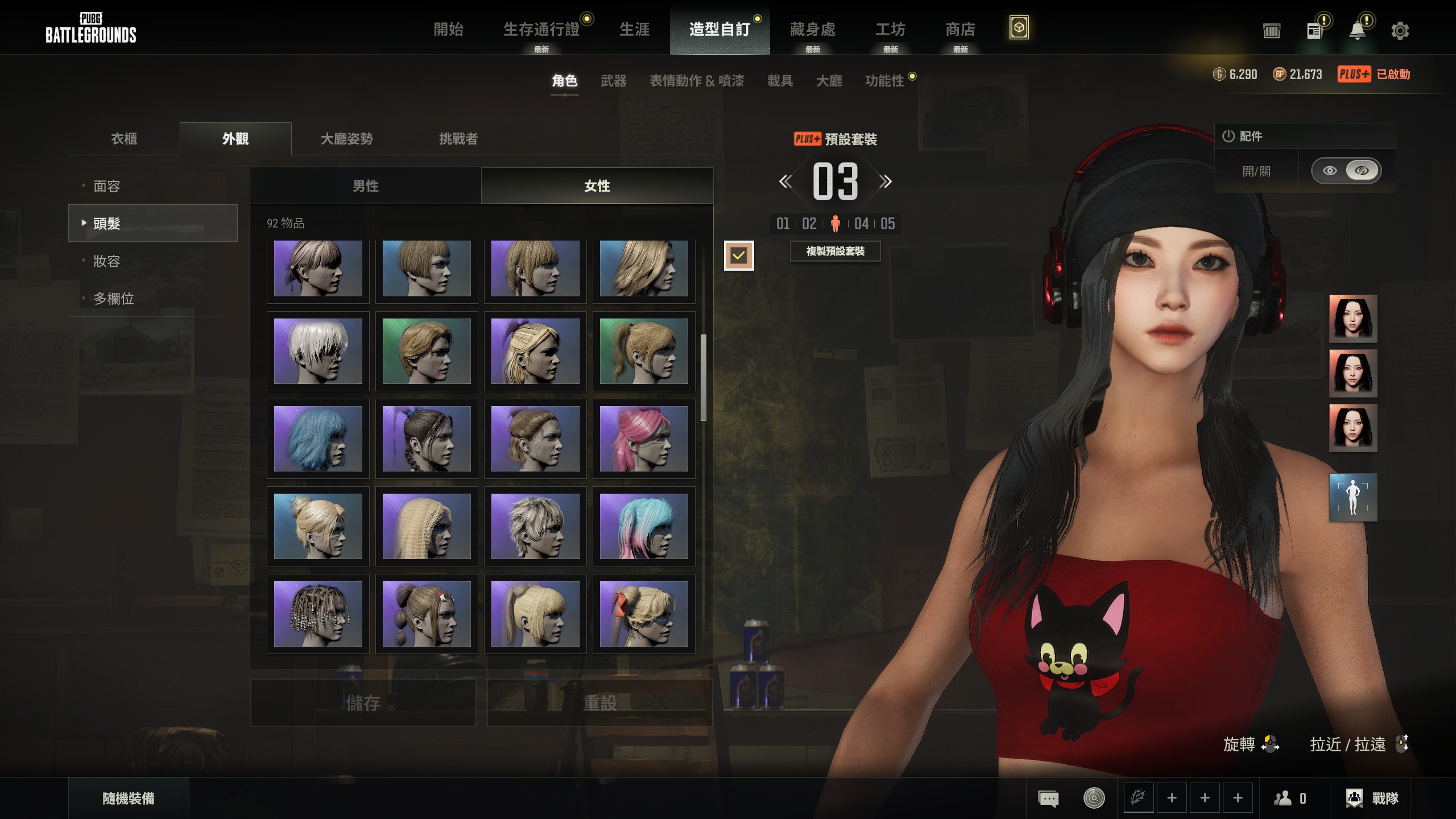Image resolution: width=1456 pixels, height=819 pixels.
Task: Open the 戰隊 clan button
Action: pos(1373,799)
